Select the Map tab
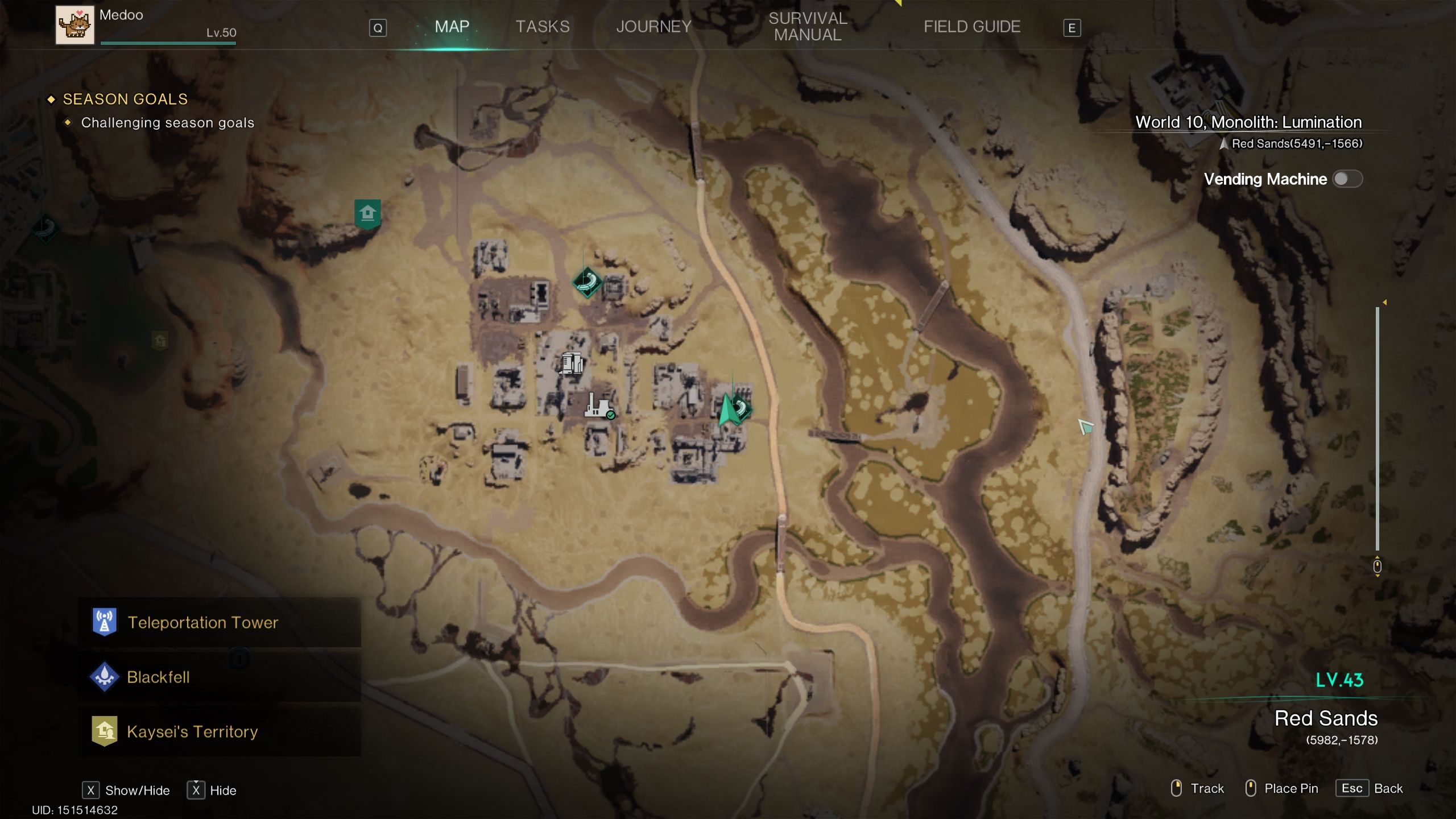Viewport: 1456px width, 819px height. pos(452,27)
